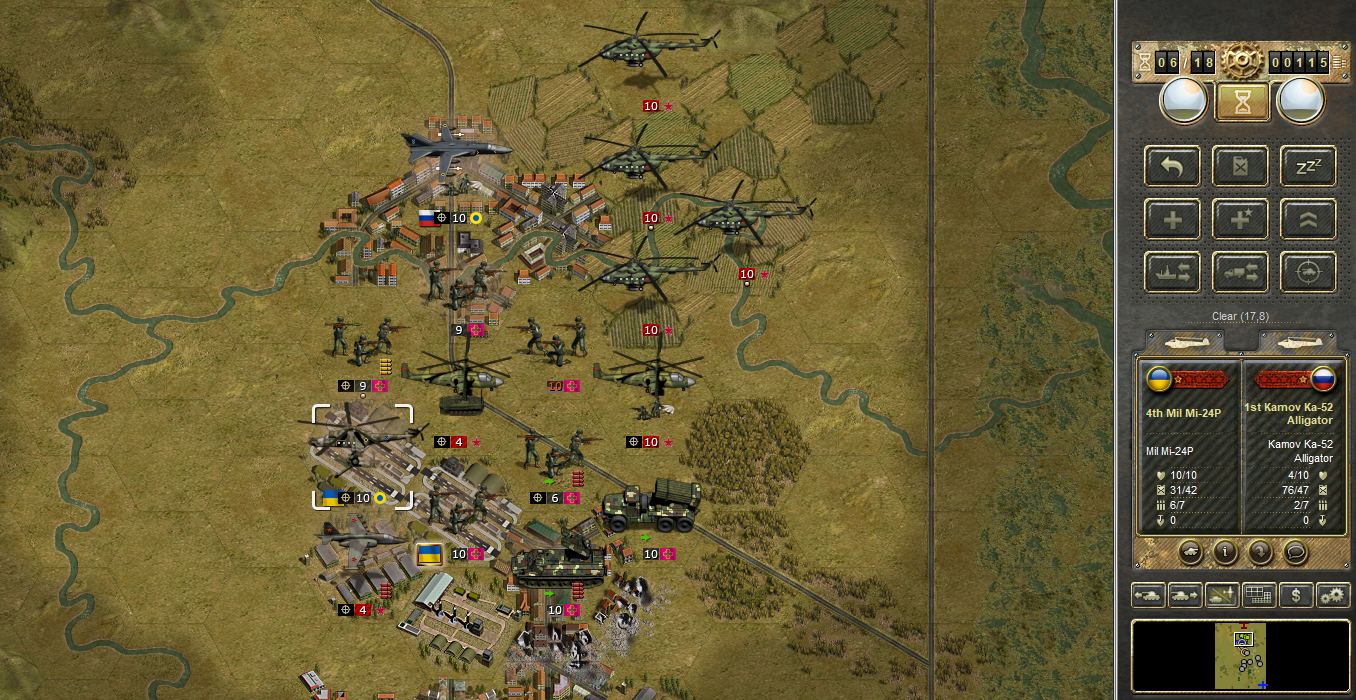Click the fuel canister supply button

[x=1240, y=166]
